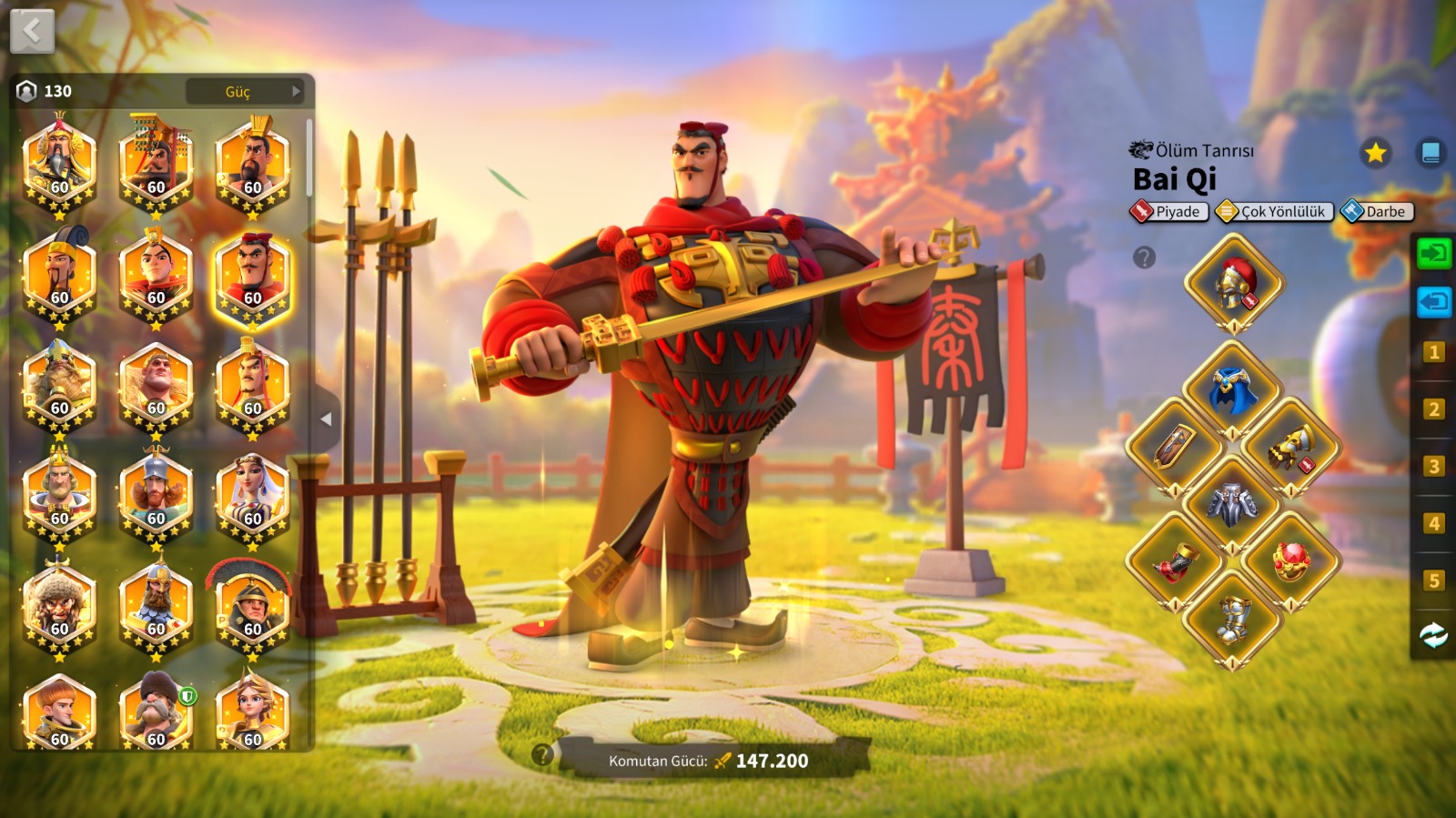Click the blue export arrow button

coord(1433,301)
